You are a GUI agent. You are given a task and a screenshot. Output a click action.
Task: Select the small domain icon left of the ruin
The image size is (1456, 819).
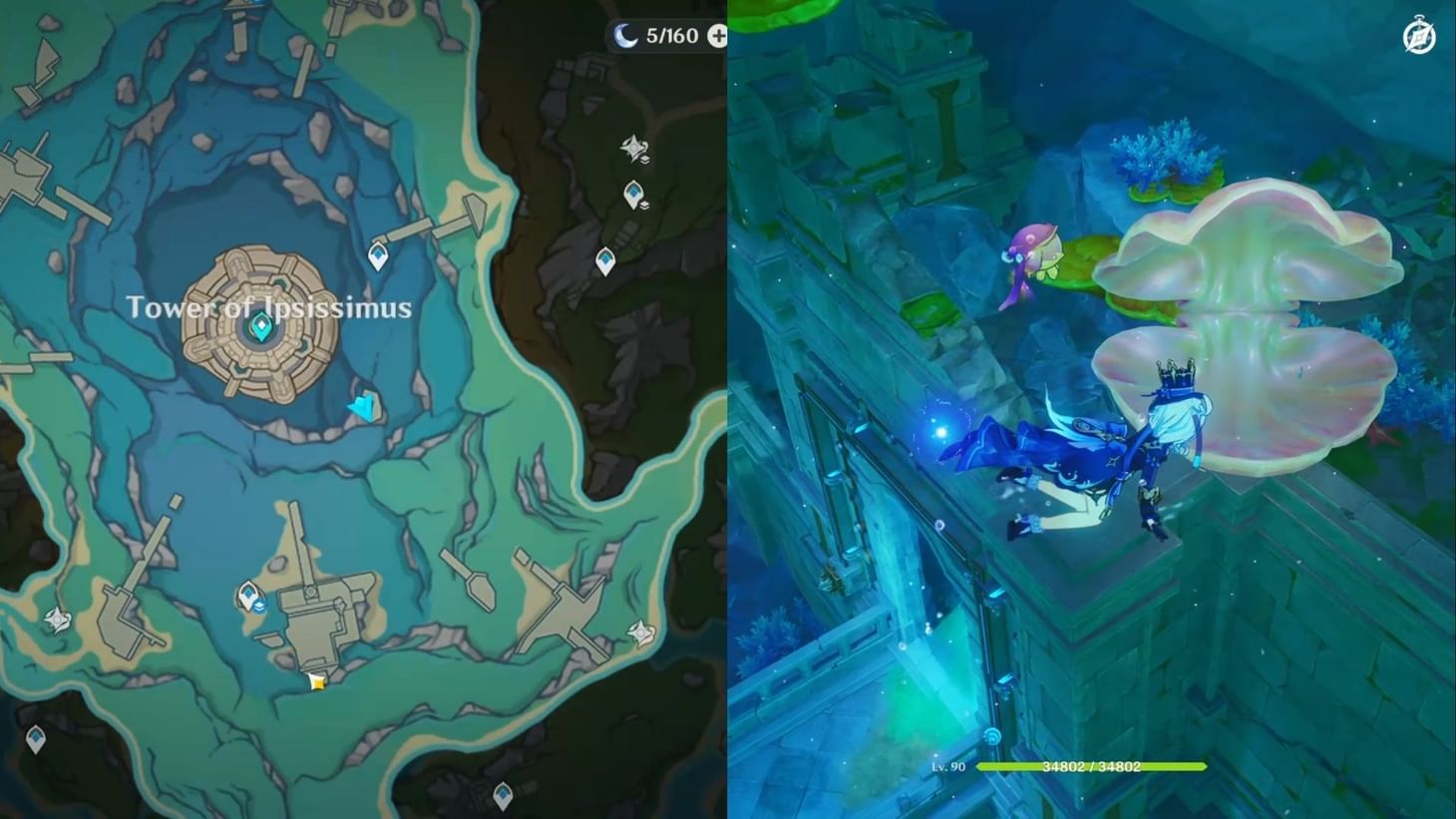[57, 619]
